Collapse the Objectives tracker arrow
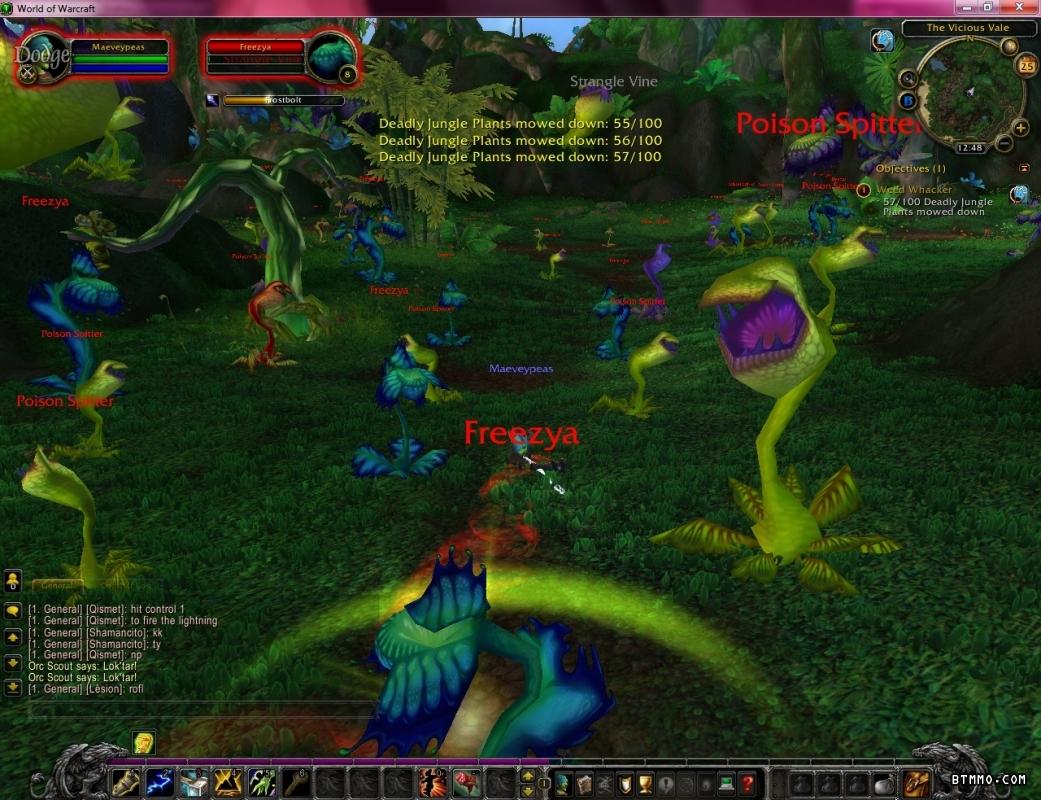 click(x=1024, y=168)
